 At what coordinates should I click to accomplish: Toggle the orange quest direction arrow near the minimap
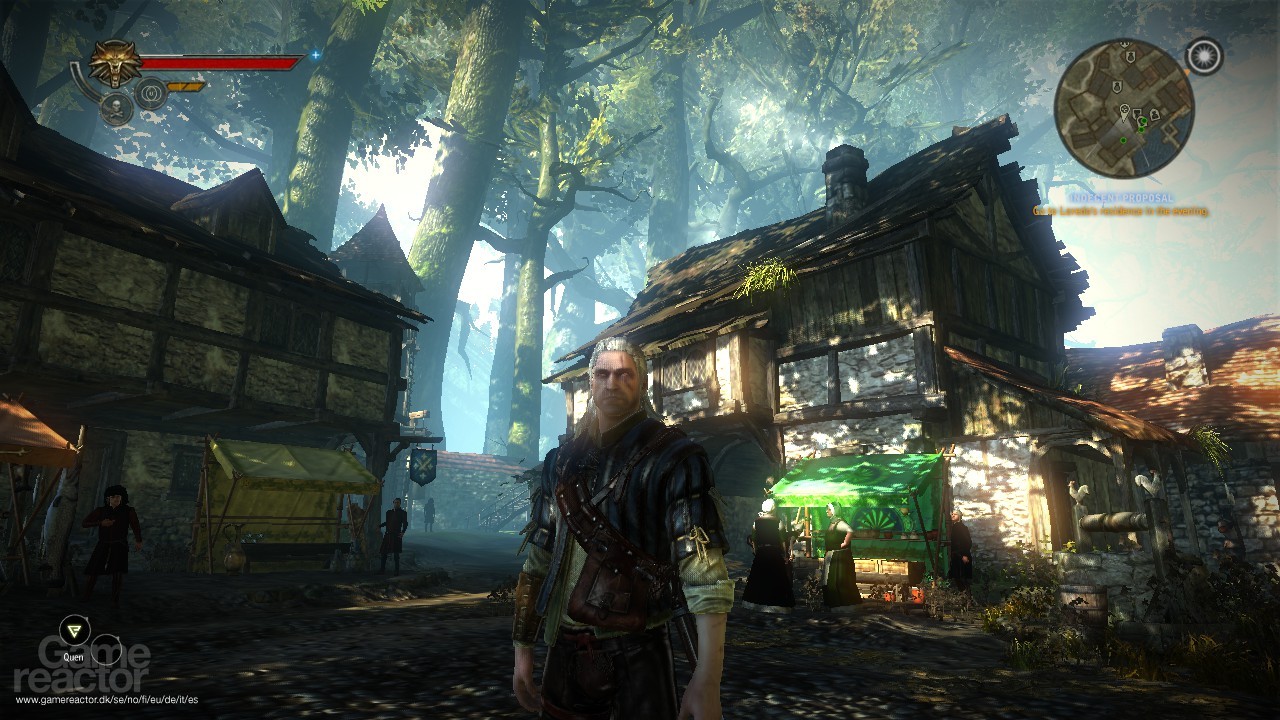[1187, 73]
